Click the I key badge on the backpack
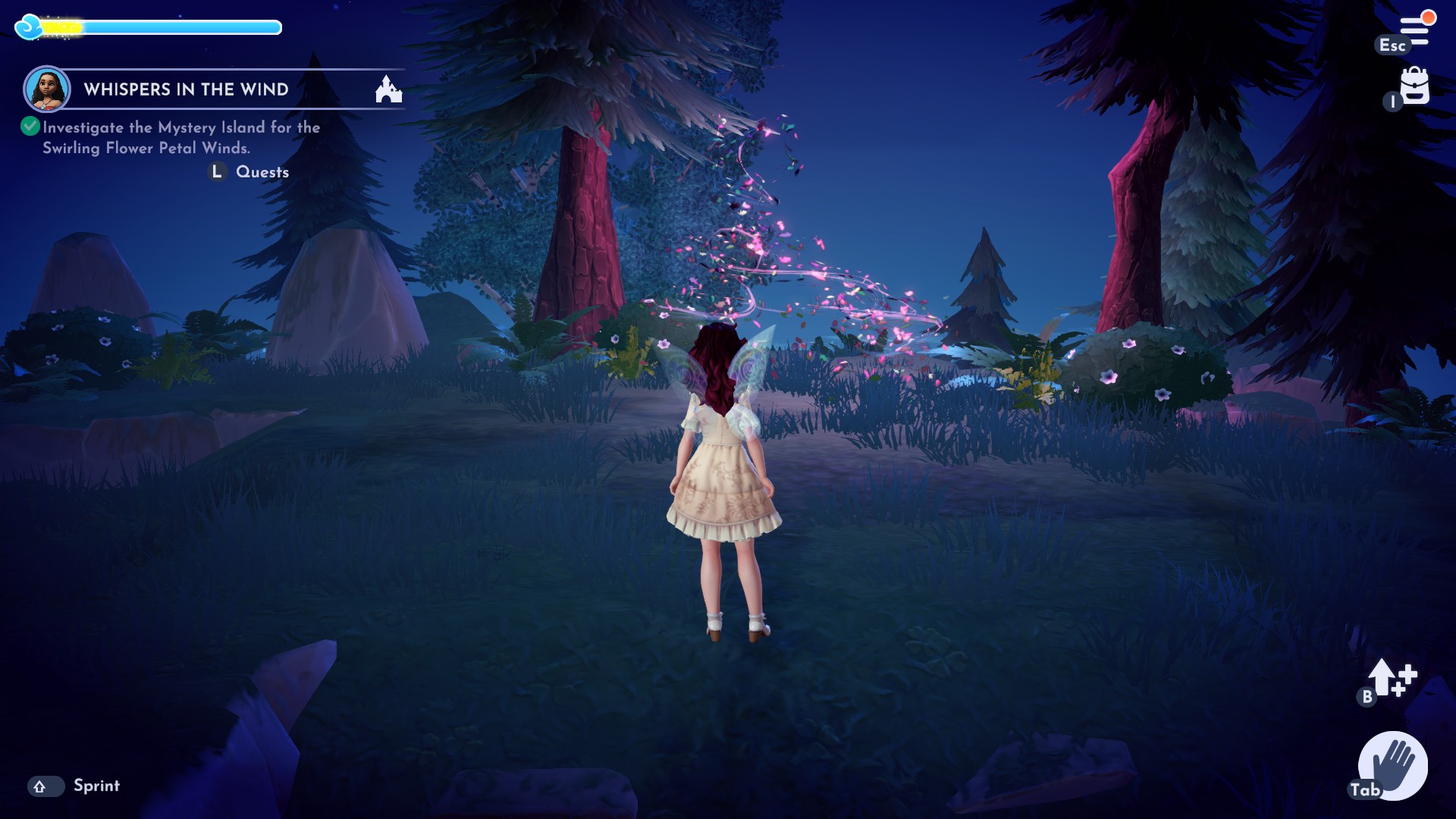The height and width of the screenshot is (819, 1456). pos(1394,101)
